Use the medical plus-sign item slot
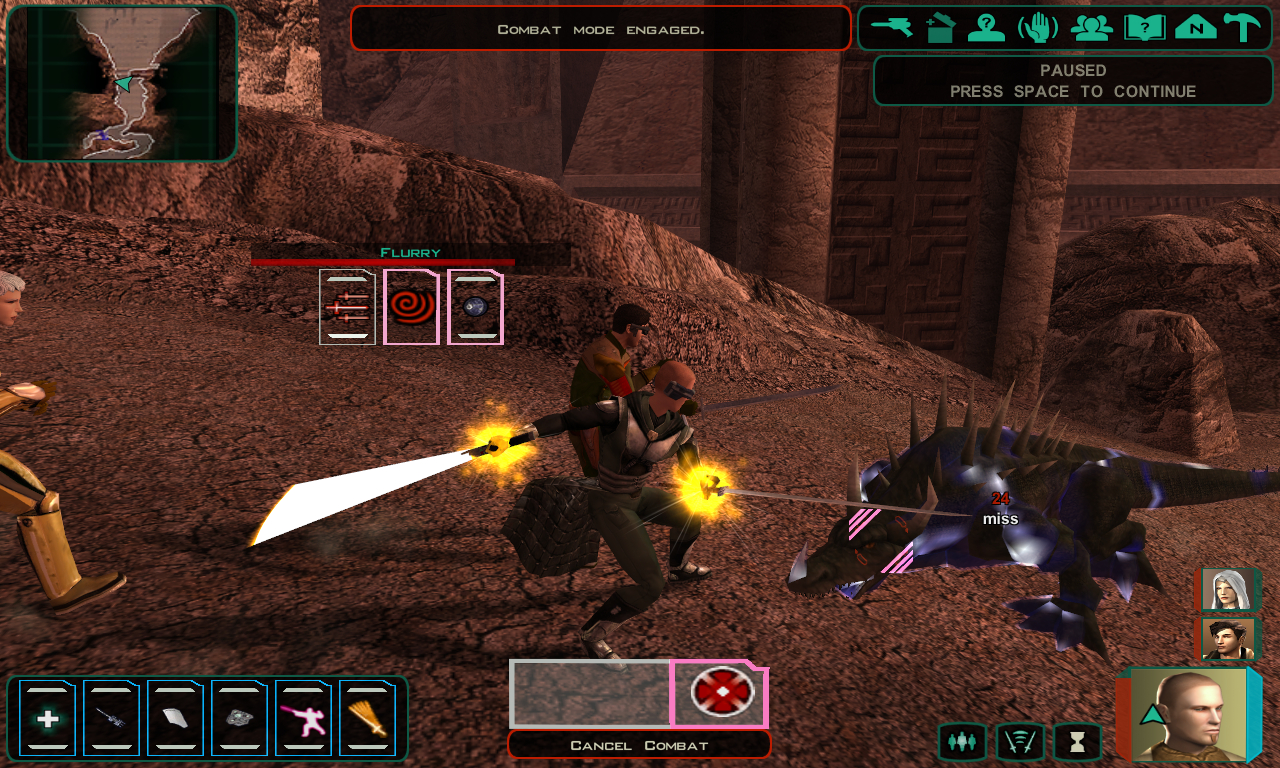The width and height of the screenshot is (1280, 768). coord(47,718)
